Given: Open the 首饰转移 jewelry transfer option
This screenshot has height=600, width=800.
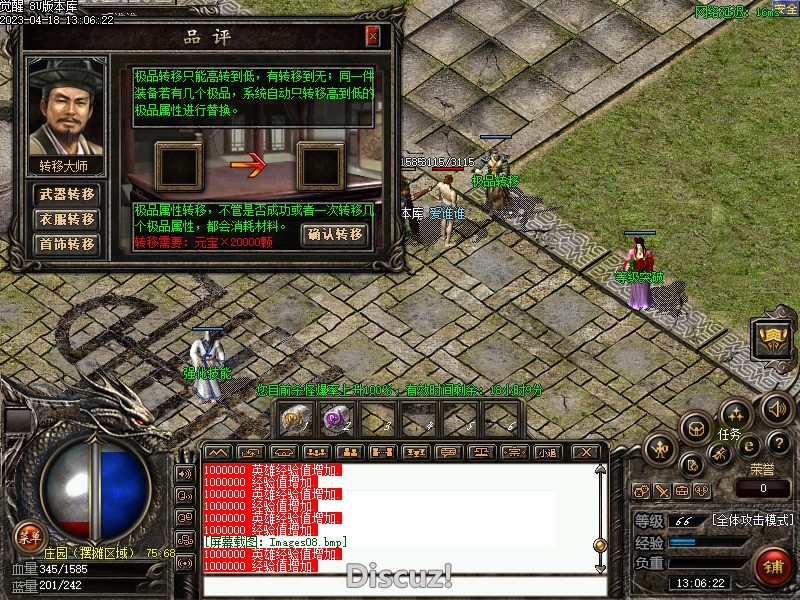Looking at the screenshot, I should tap(67, 244).
